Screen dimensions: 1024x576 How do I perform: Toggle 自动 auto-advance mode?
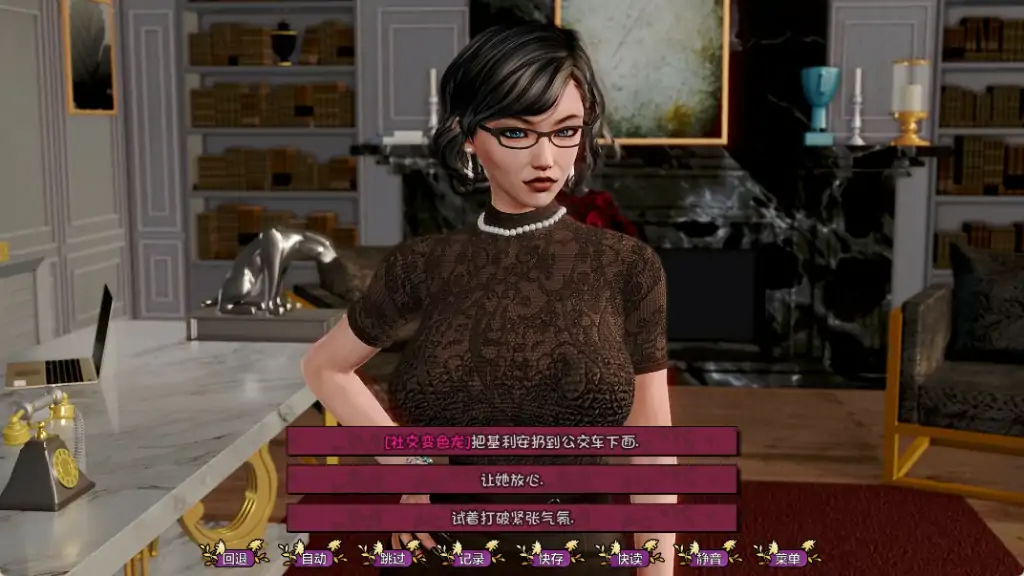pos(313,558)
